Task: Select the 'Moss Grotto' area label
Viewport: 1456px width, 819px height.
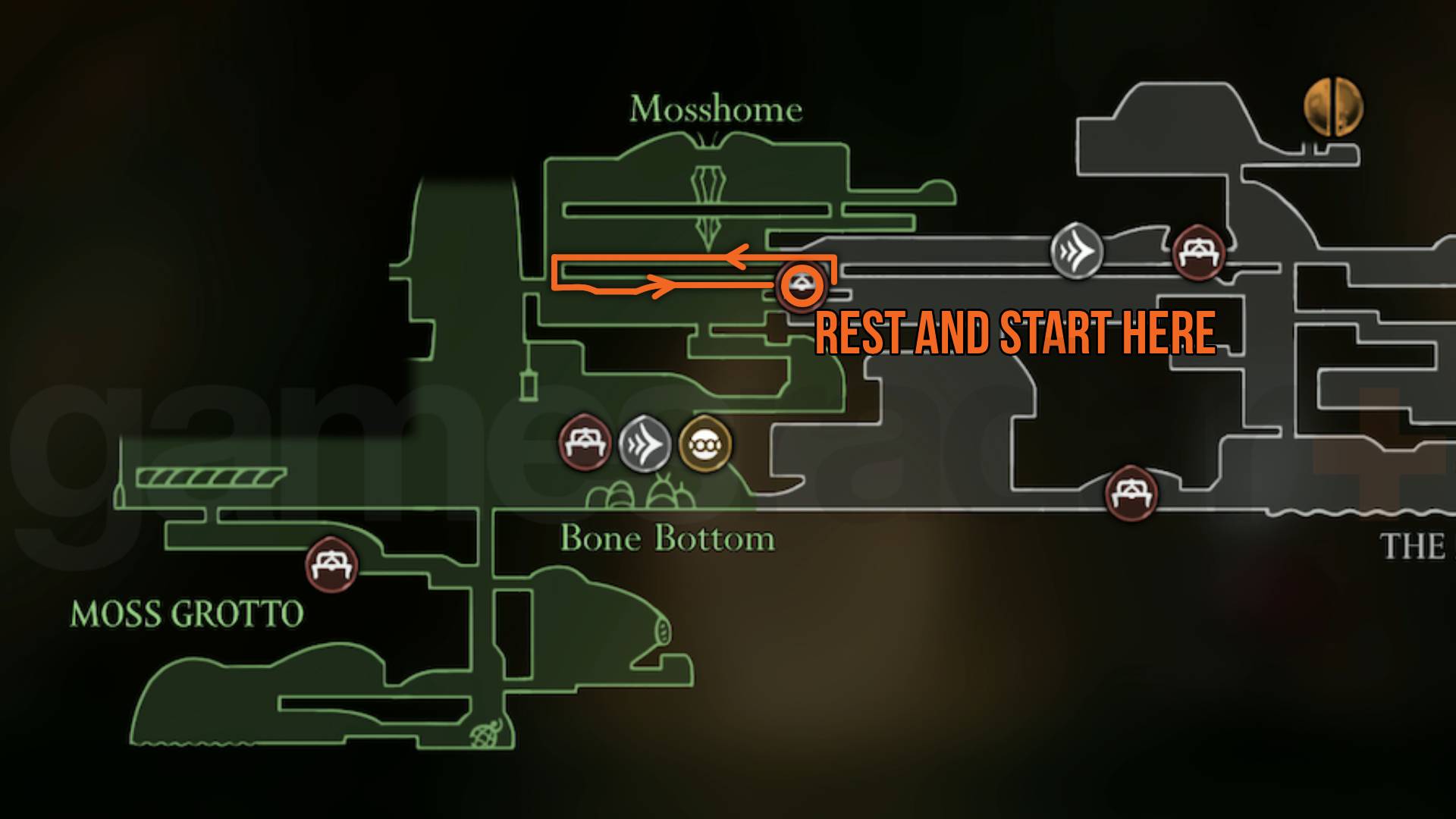Action: click(x=187, y=611)
